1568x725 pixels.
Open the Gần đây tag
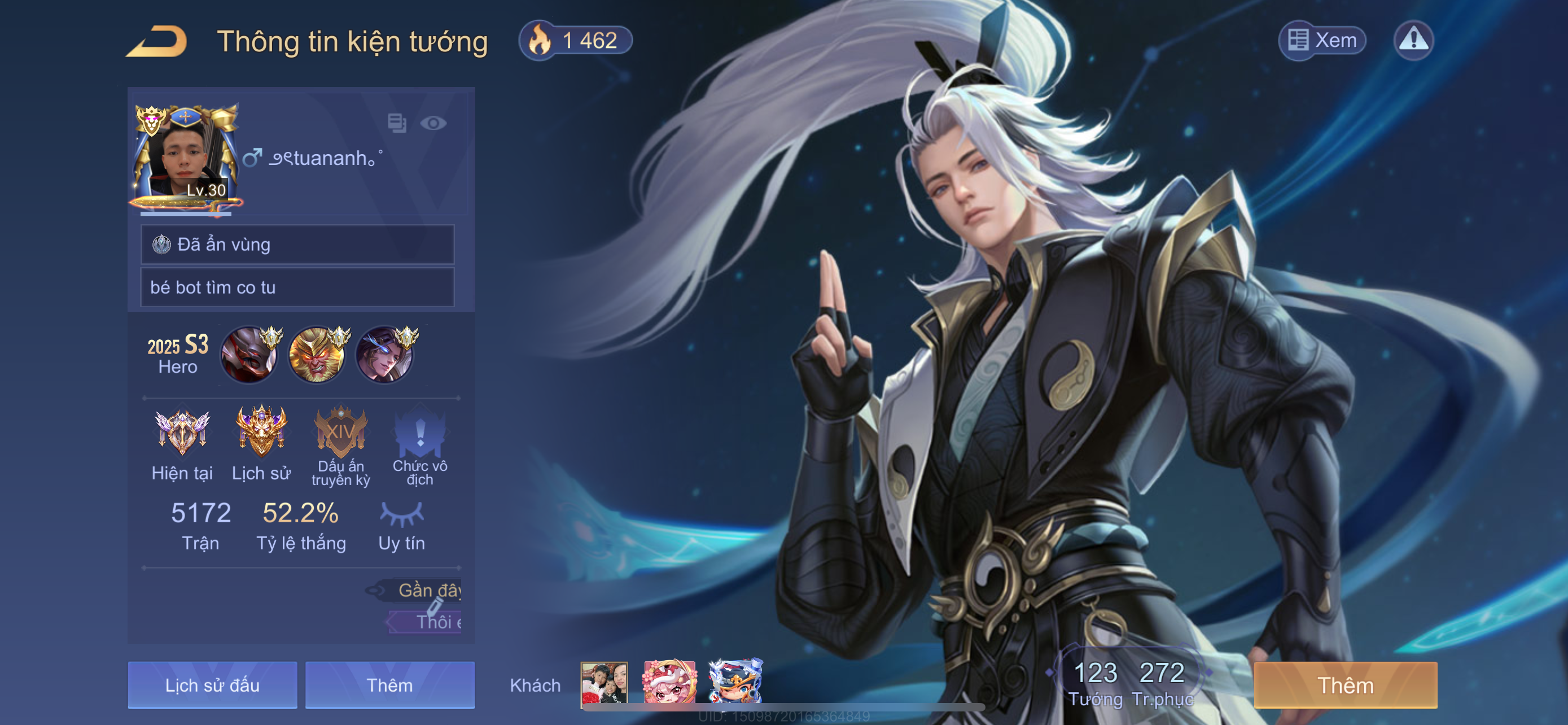pyautogui.click(x=426, y=590)
